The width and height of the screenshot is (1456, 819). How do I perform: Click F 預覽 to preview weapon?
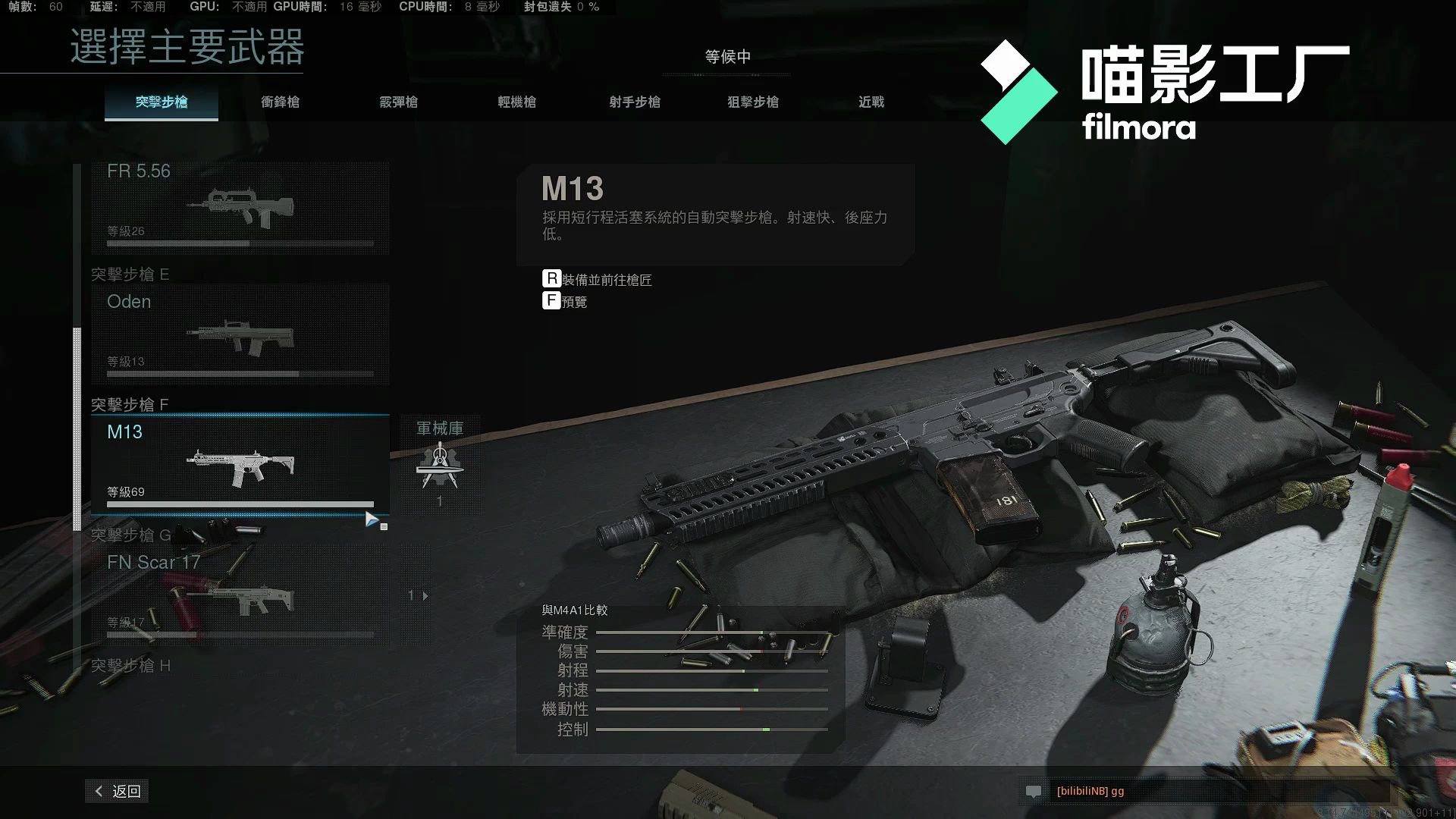click(x=564, y=301)
